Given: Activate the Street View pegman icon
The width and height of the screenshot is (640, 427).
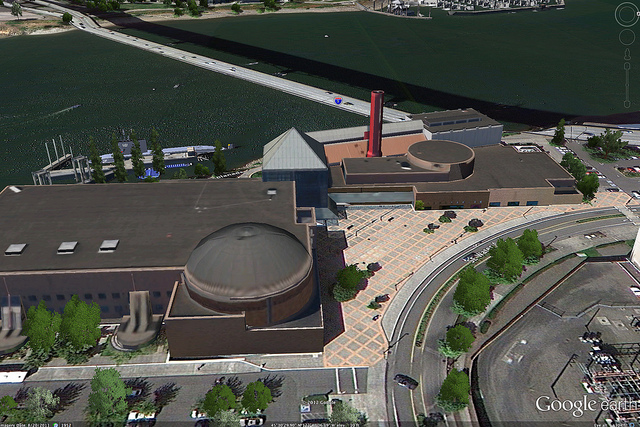Looking at the screenshot, I should (627, 54).
